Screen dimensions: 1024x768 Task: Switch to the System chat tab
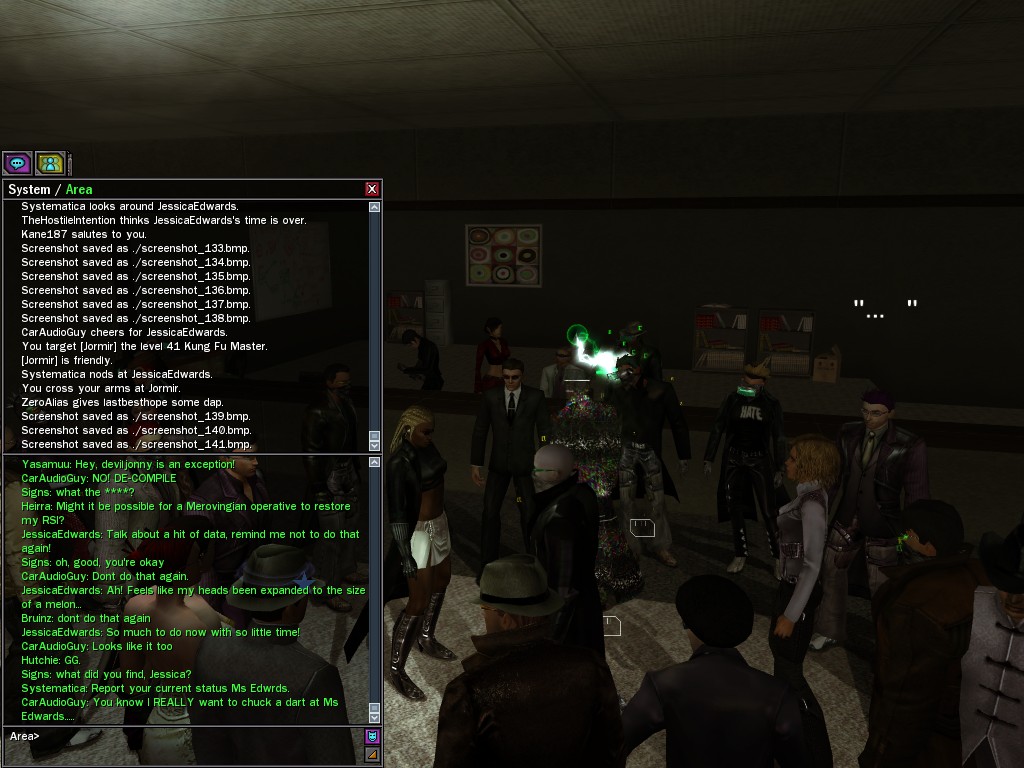[x=29, y=189]
